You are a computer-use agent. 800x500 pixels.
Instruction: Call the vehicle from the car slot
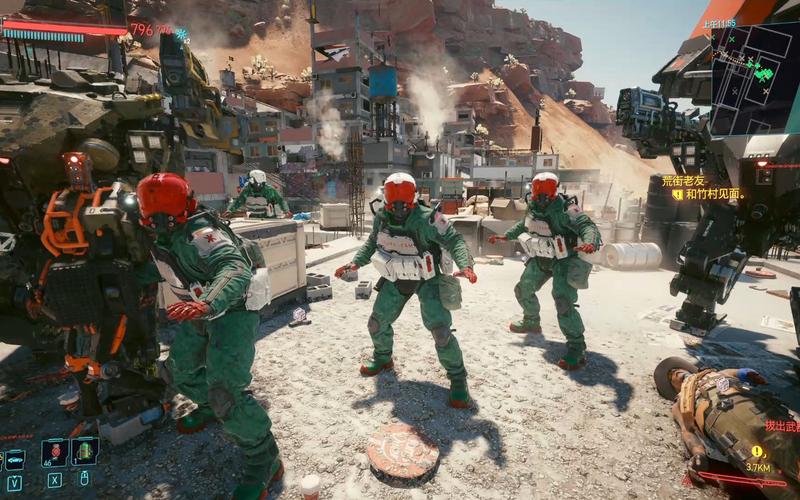(x=15, y=458)
